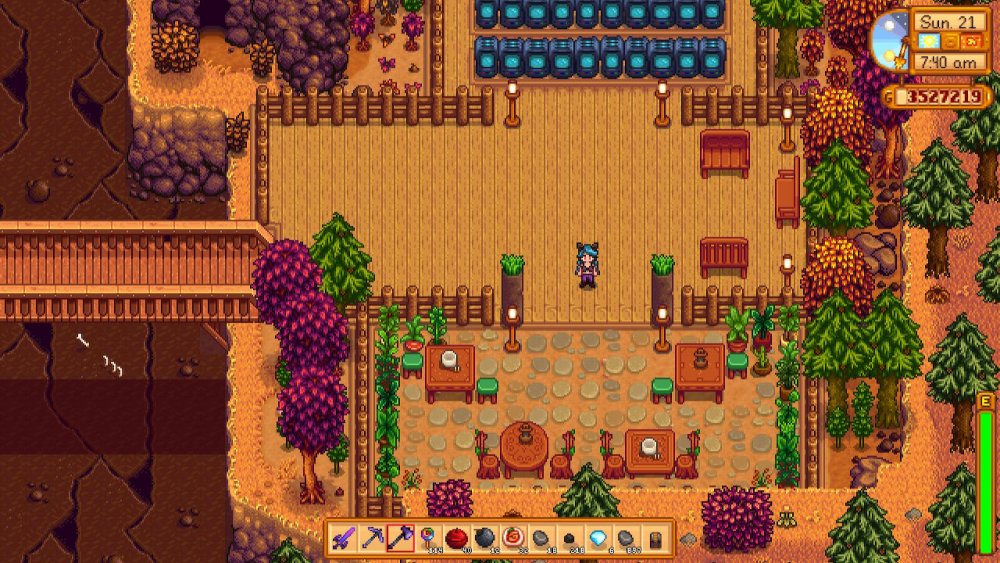Select the rainbow lollipop item

[428, 539]
